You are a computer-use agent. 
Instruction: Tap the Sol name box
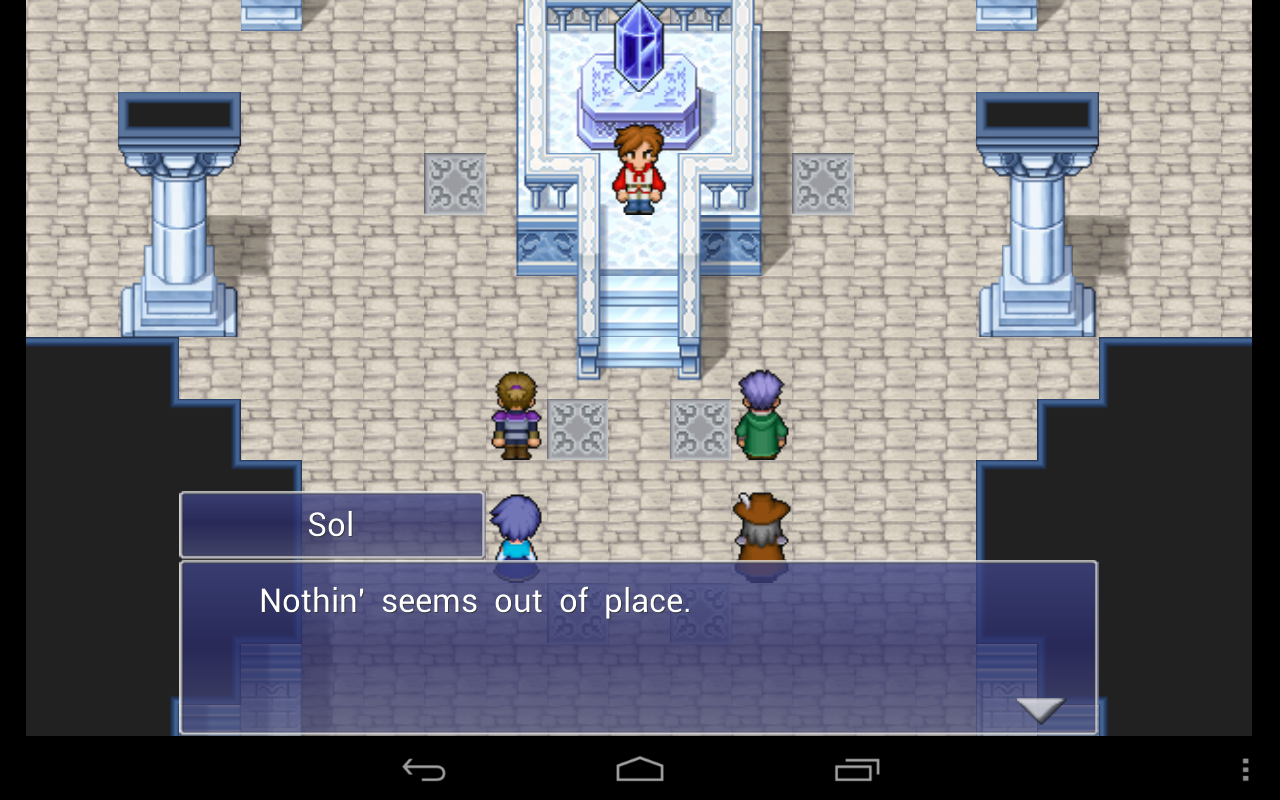pos(331,524)
